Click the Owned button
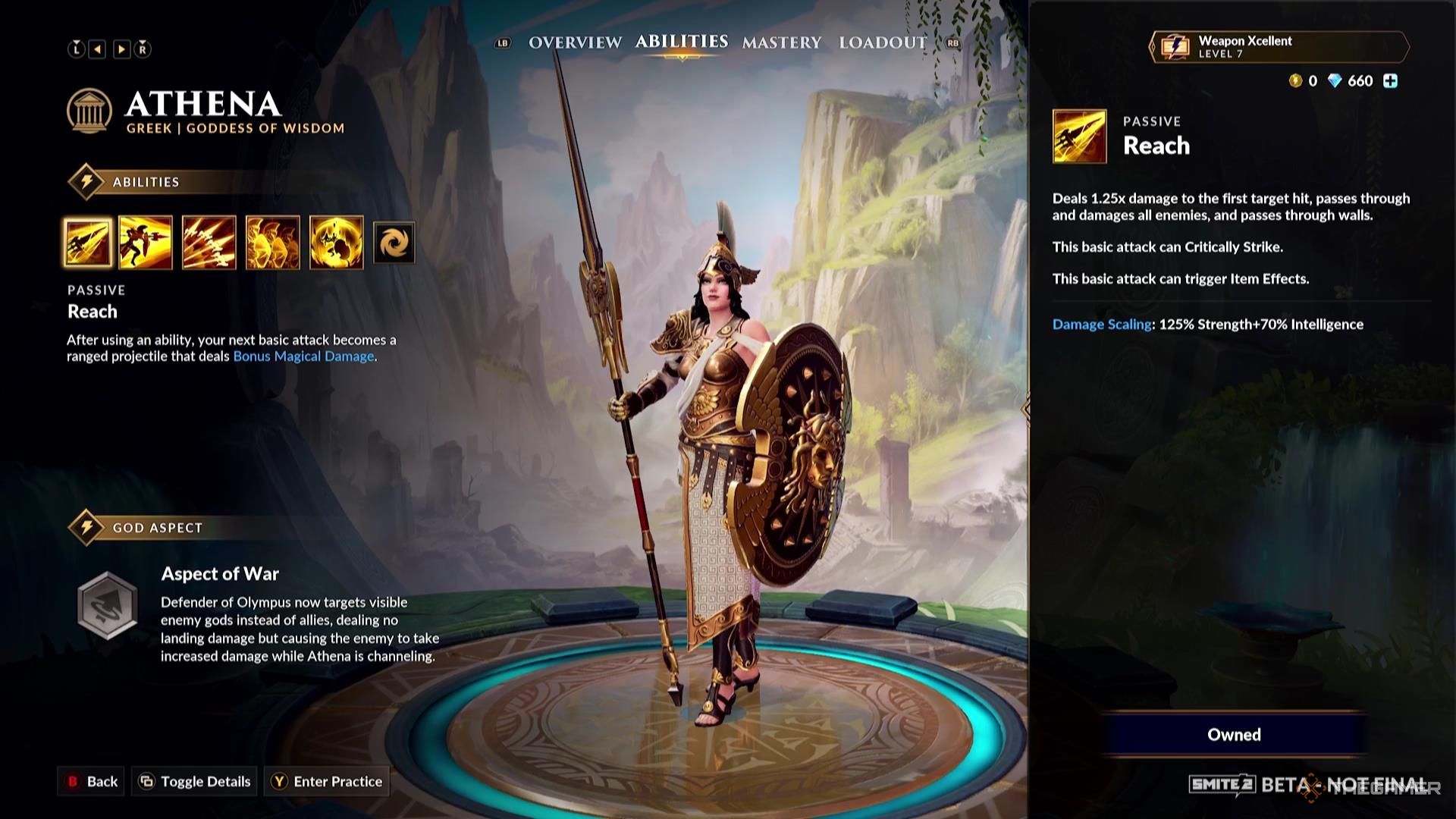 (x=1234, y=734)
